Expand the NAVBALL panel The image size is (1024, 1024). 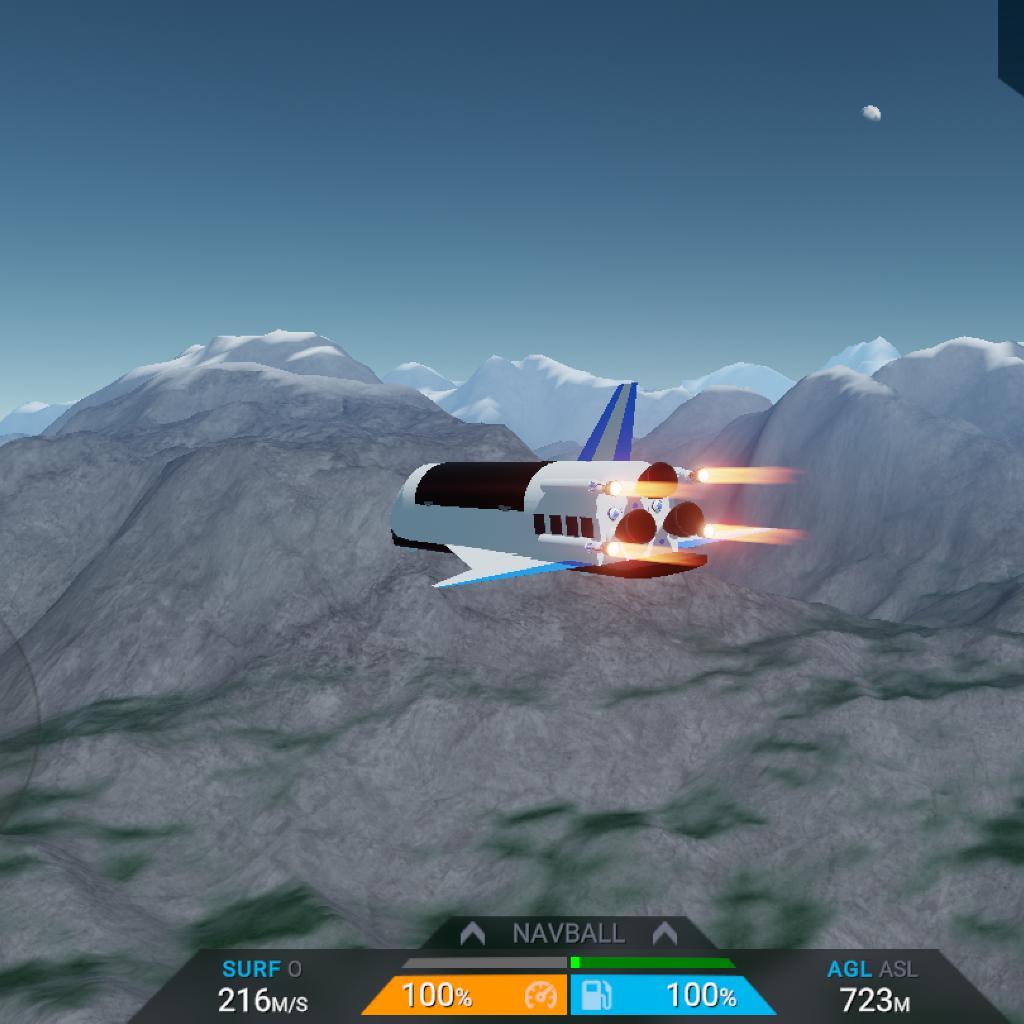[x=568, y=934]
